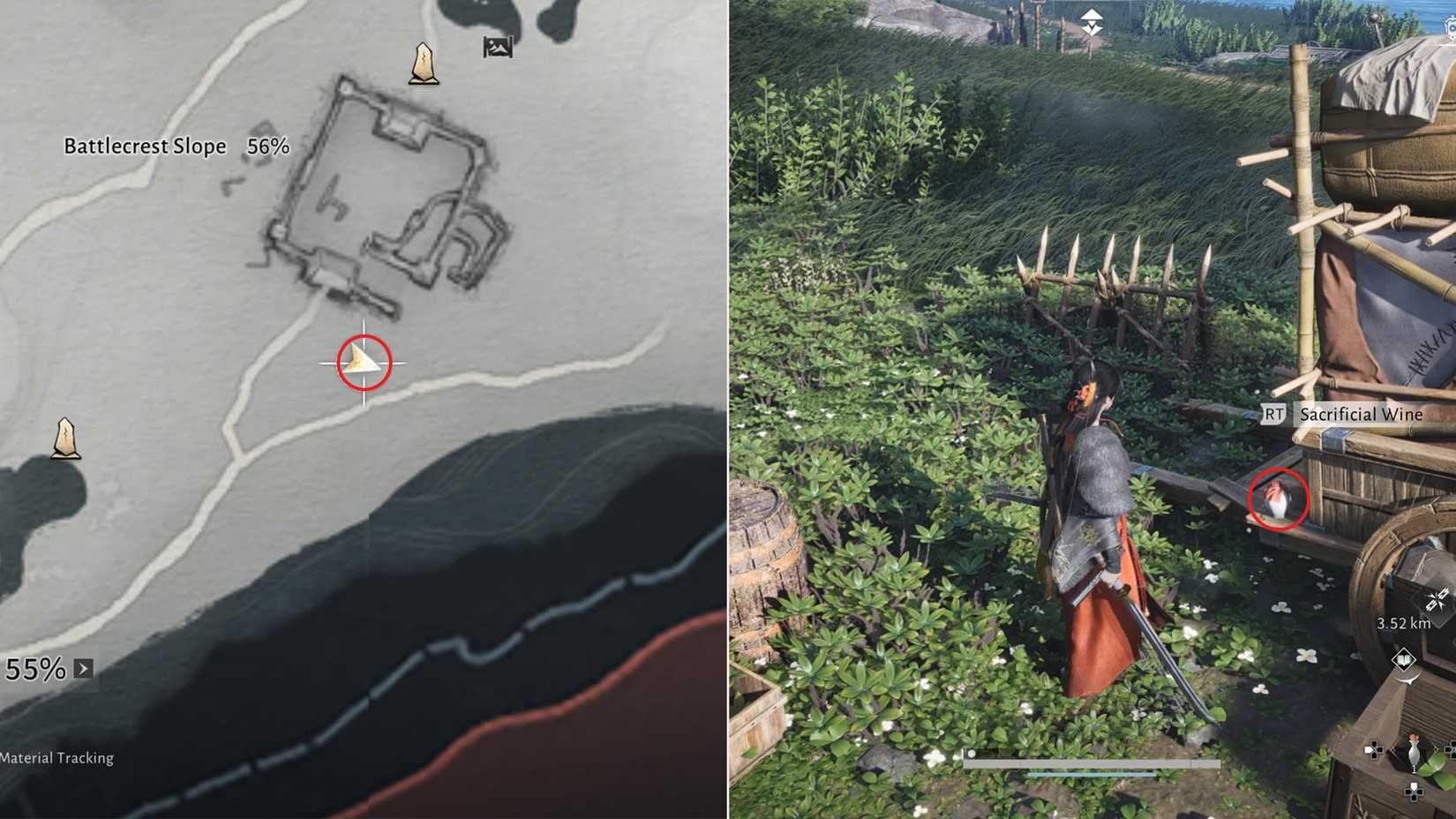Image resolution: width=1456 pixels, height=819 pixels.
Task: Click the 3.52 km distance label
Action: click(1405, 623)
